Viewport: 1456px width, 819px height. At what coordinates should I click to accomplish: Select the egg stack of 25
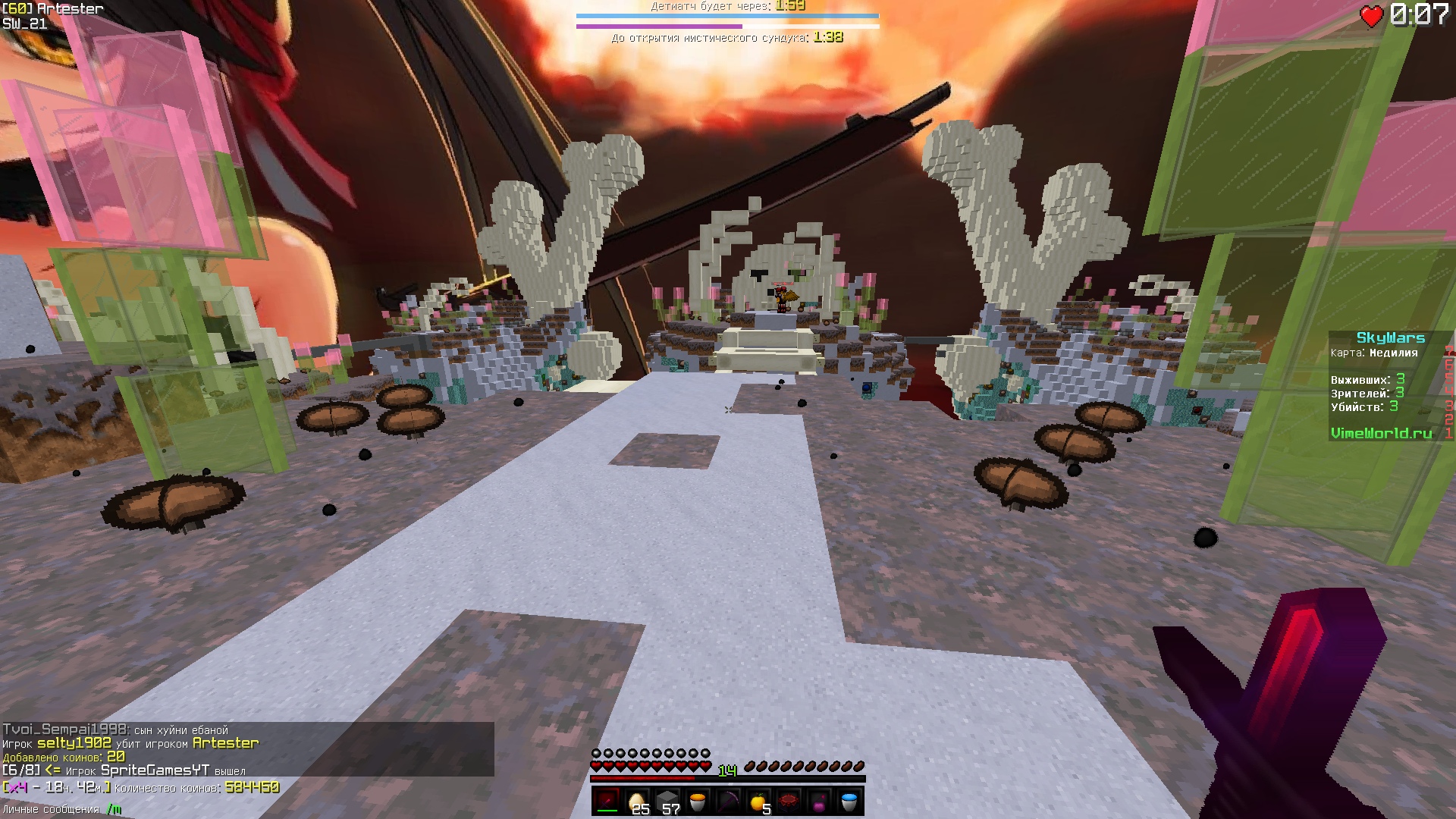pyautogui.click(x=638, y=802)
